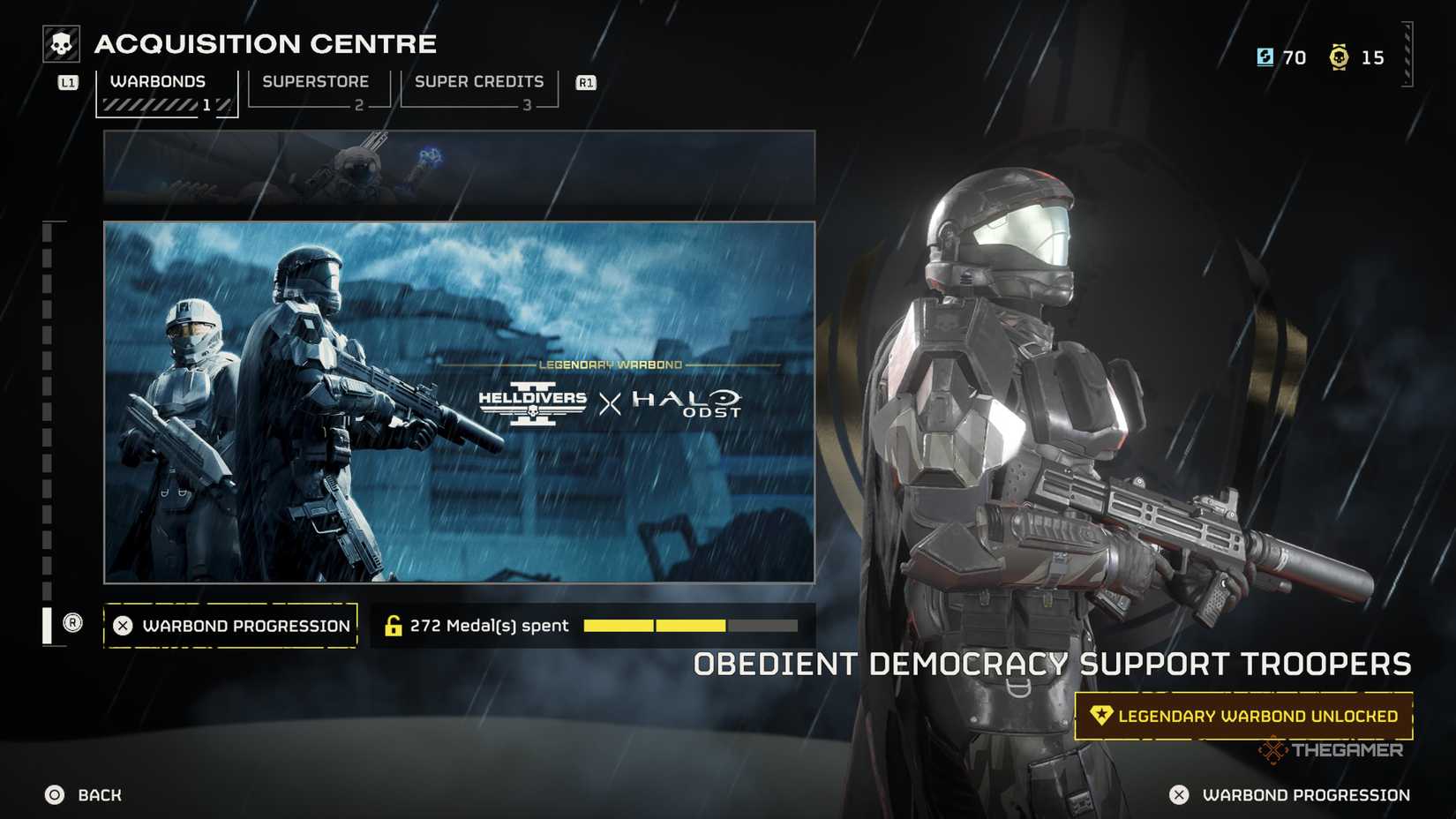Screen dimensions: 1456x819
Task: Click the gold Medals currency icon showing 15
Action: tap(1340, 57)
